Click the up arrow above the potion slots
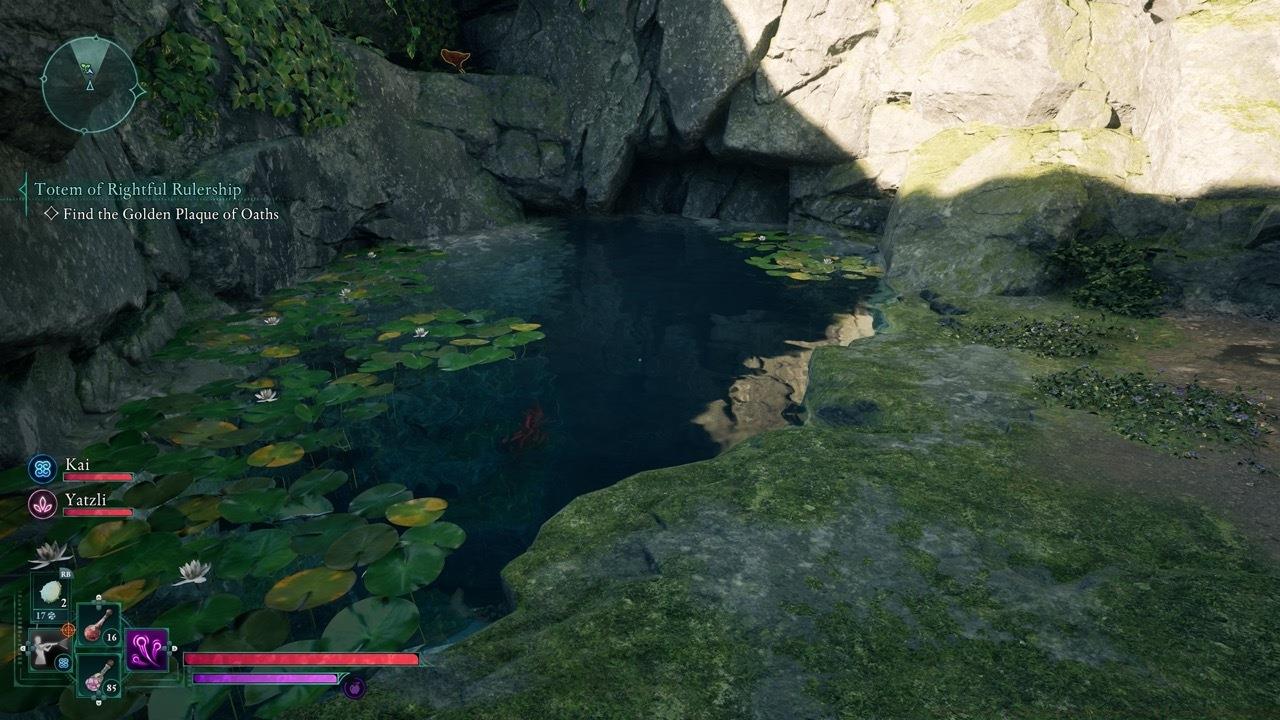Viewport: 1280px width, 720px height. click(98, 598)
